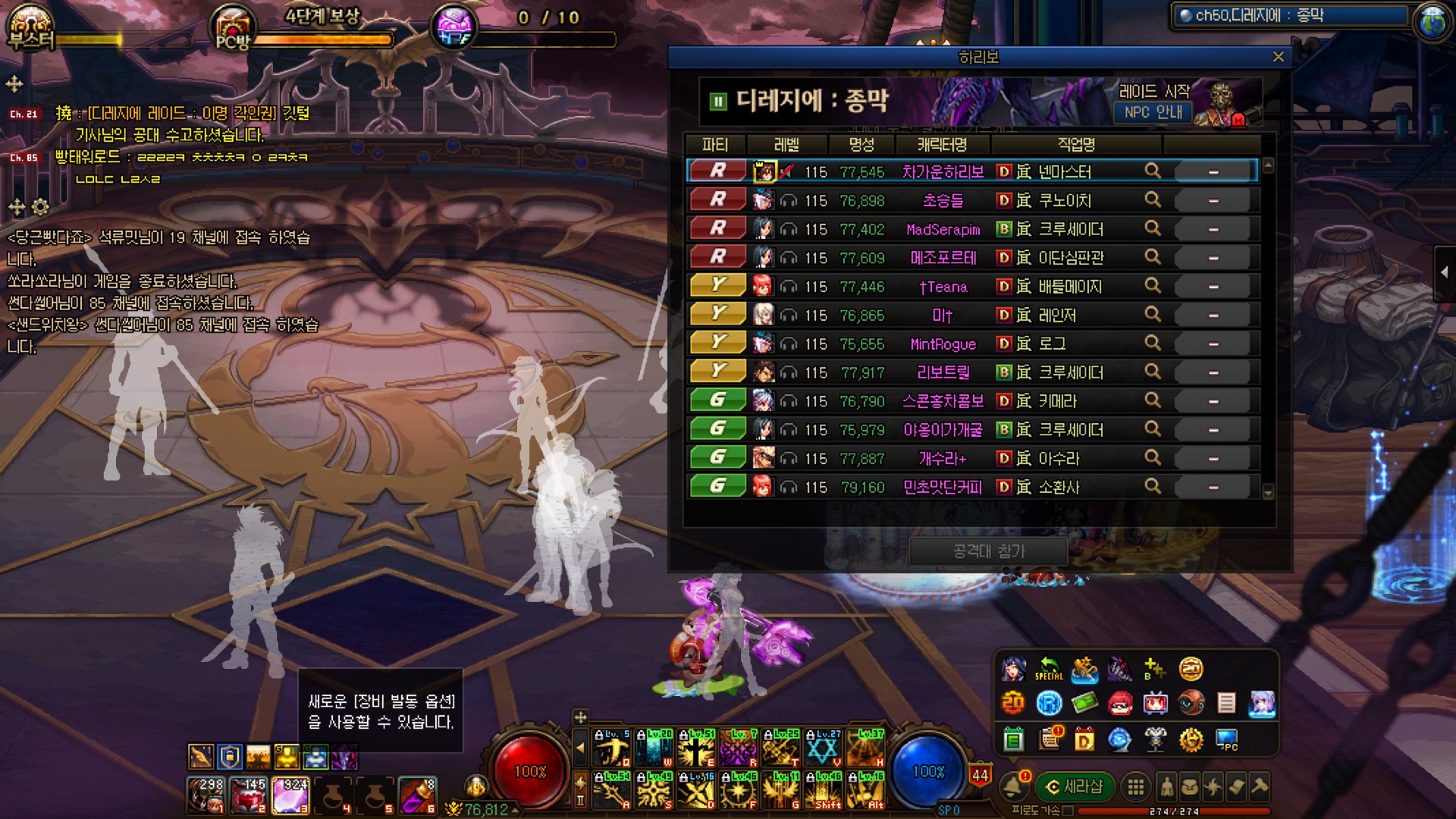Sort the list by 명성 column header
1456x819 pixels.
pyautogui.click(x=861, y=144)
